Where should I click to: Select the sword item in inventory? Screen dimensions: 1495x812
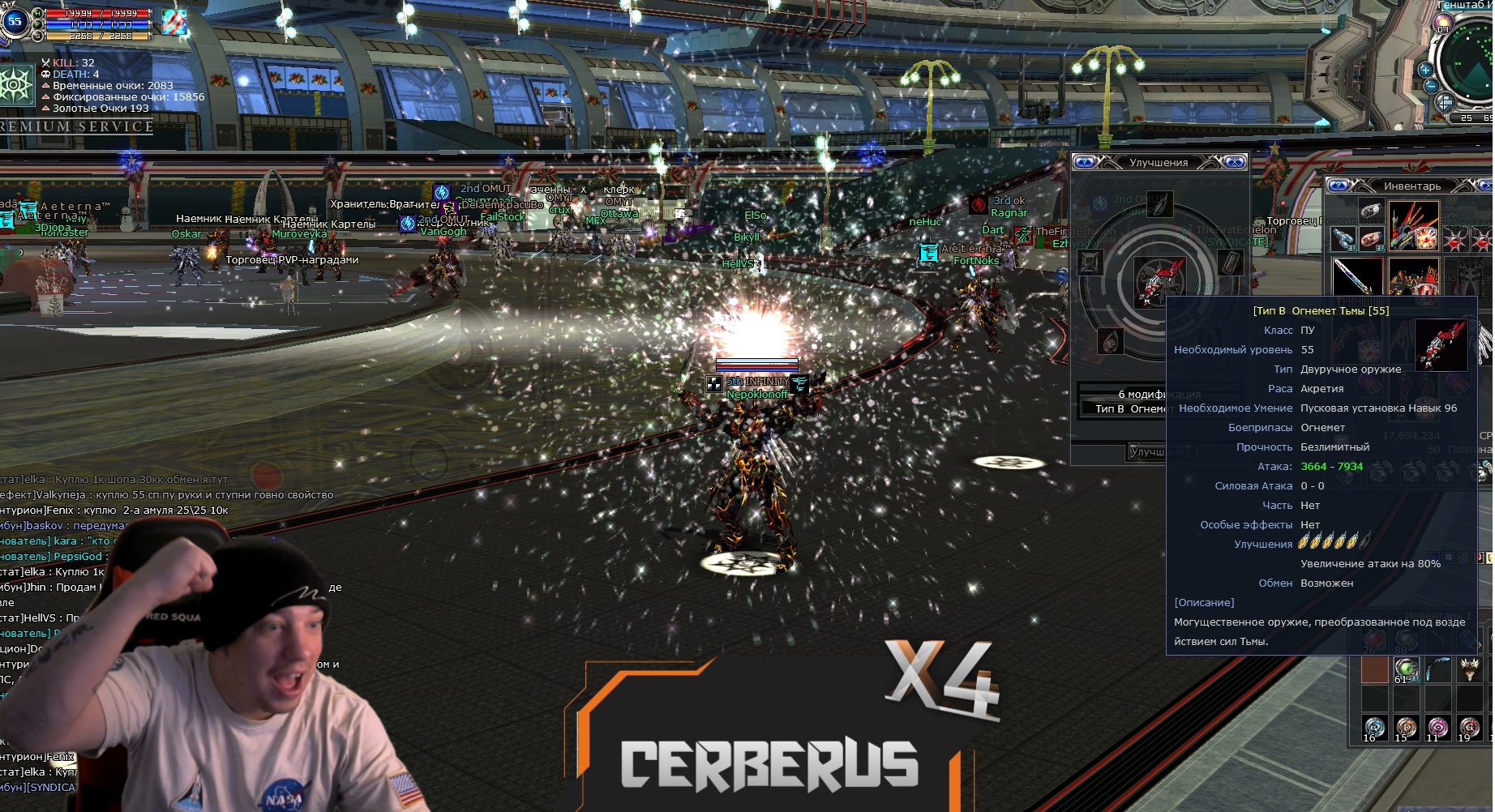click(1356, 276)
